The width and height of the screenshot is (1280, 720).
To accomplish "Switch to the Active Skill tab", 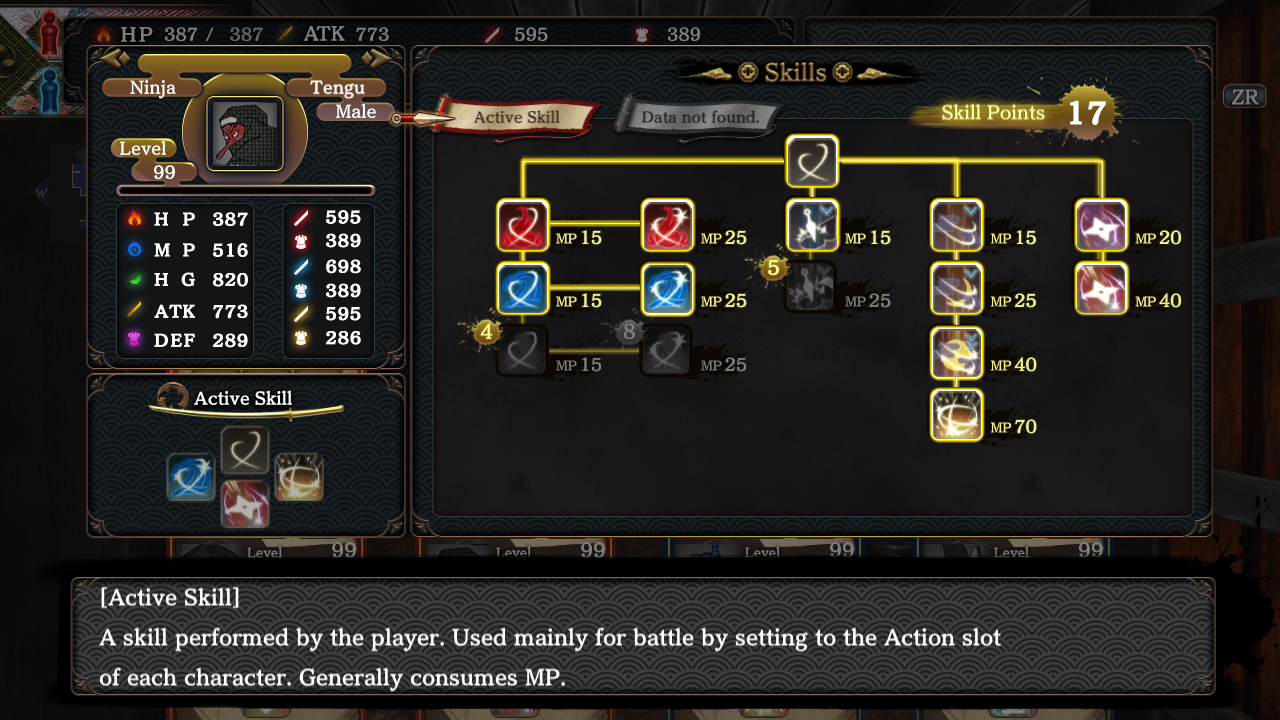I will 516,117.
